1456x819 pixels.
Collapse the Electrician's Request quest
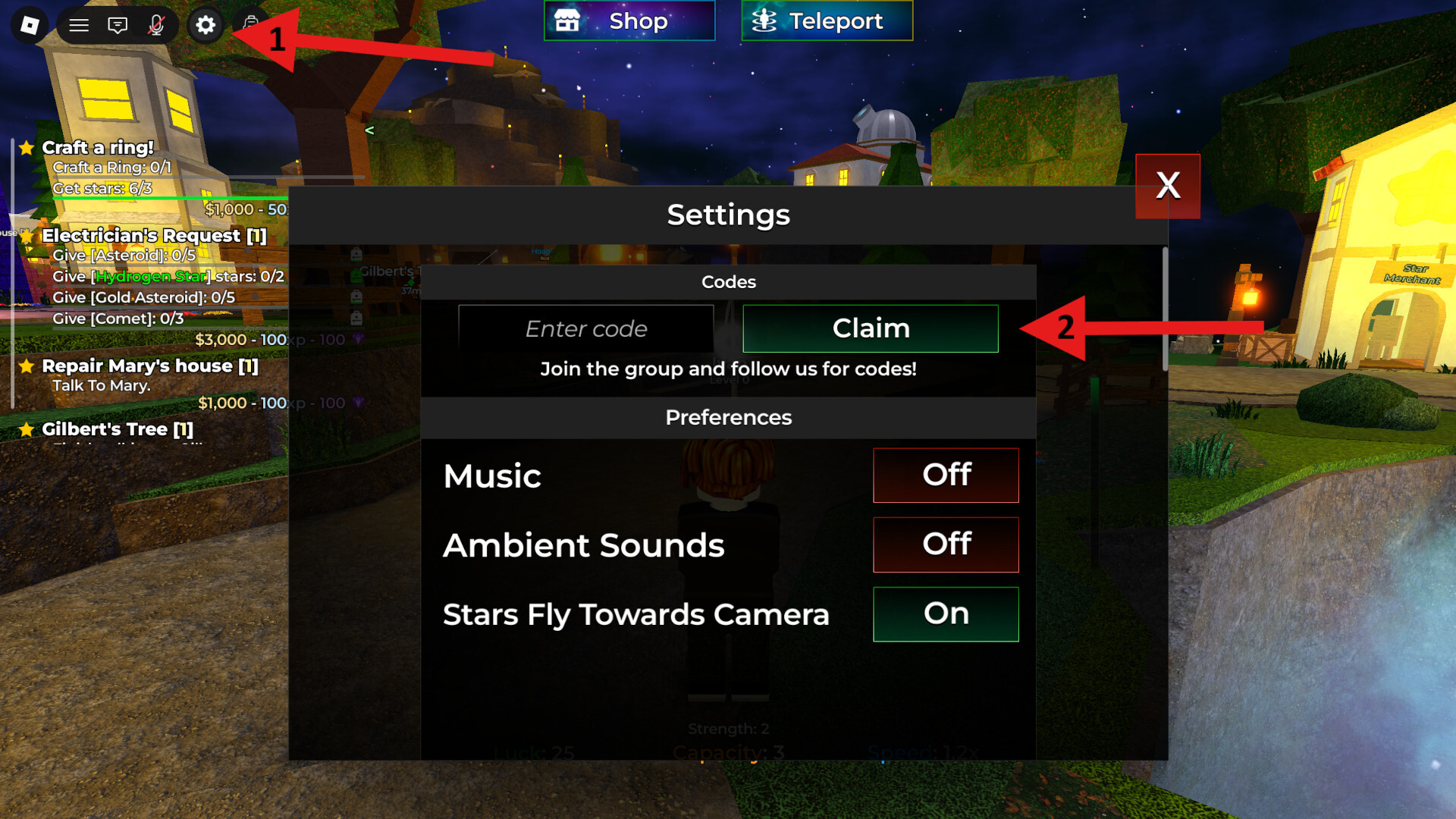pos(27,237)
